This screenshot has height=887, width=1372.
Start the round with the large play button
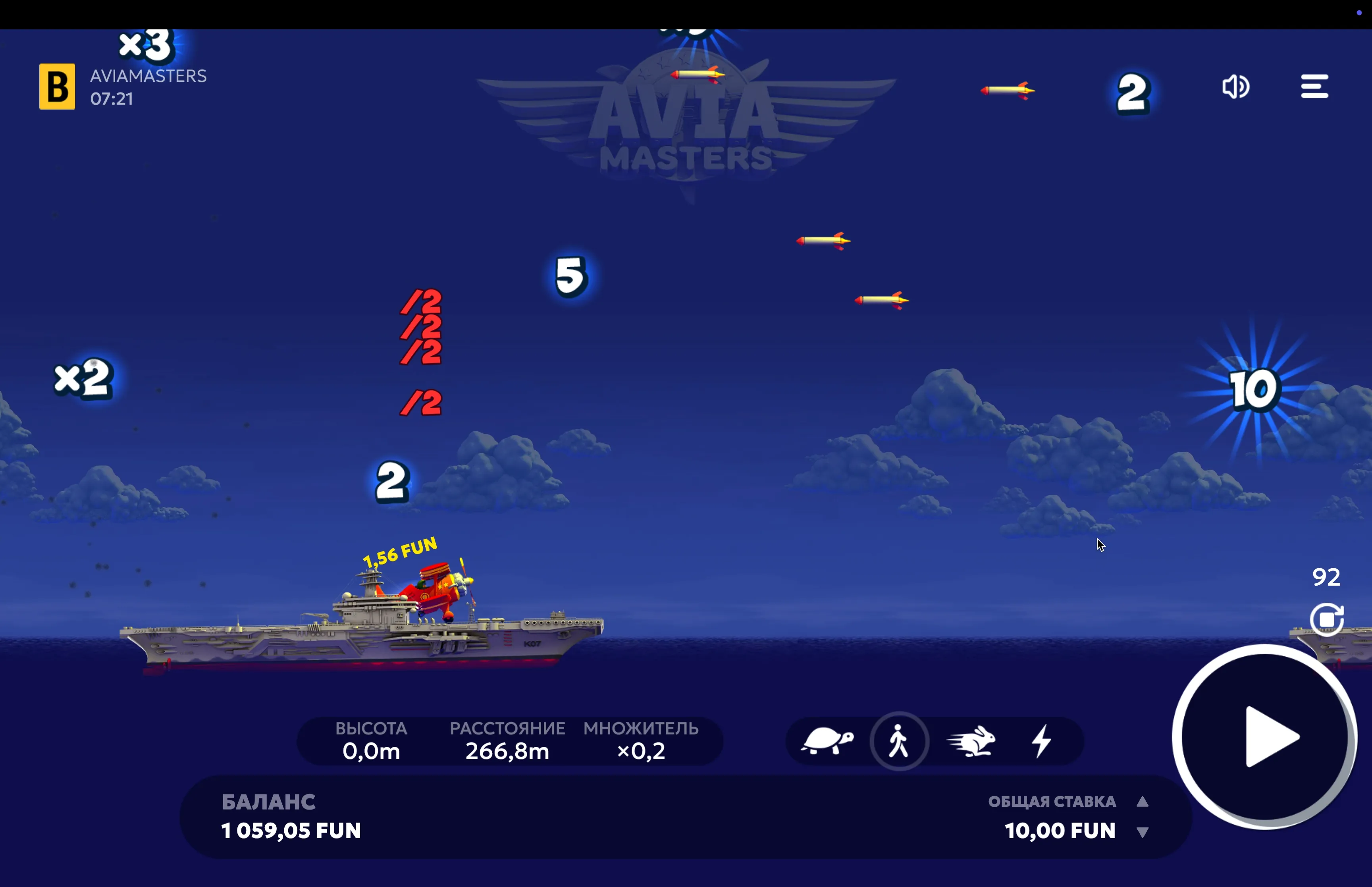point(1264,737)
